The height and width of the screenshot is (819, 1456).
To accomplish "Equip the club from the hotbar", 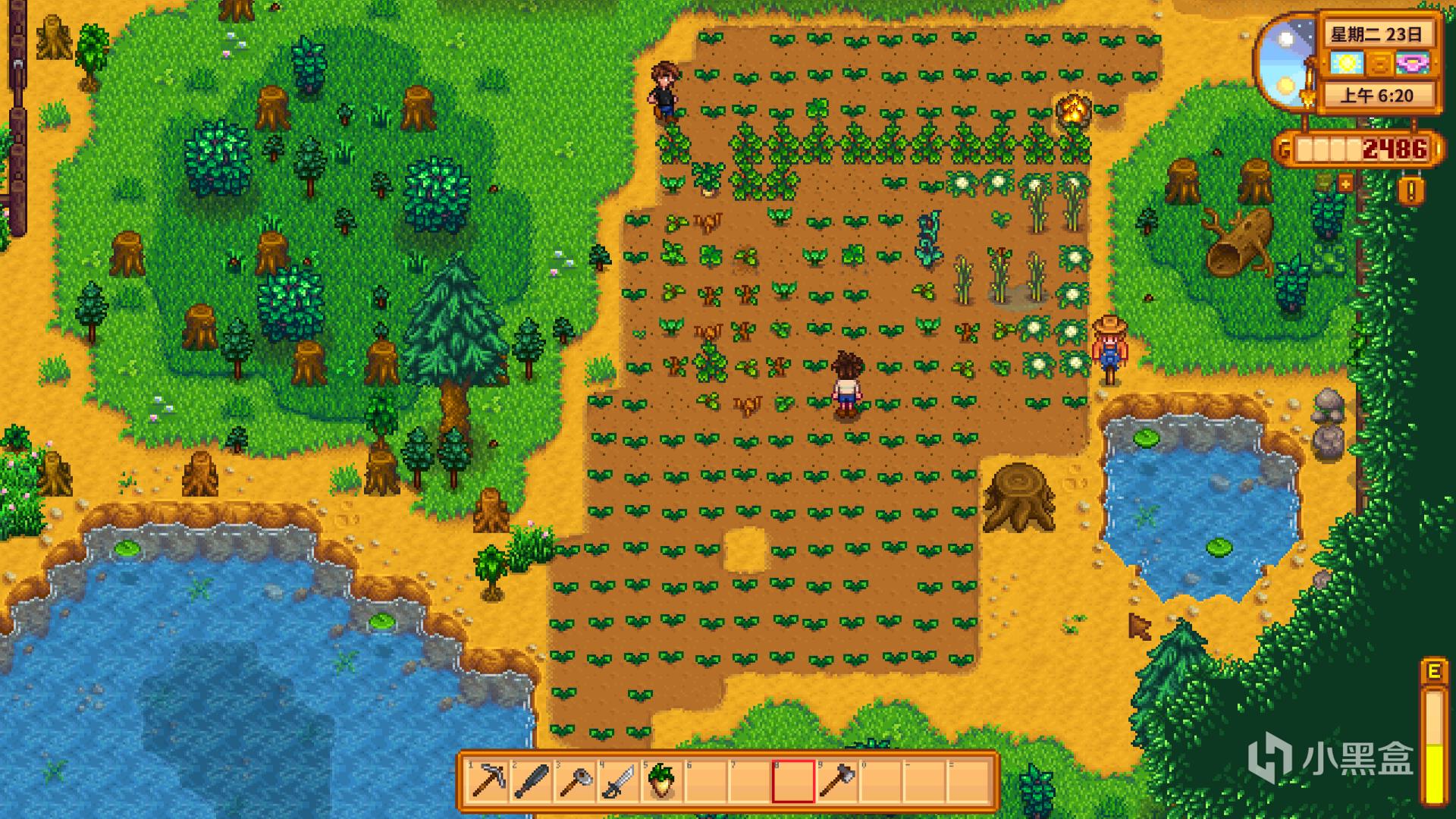I will pos(531,780).
